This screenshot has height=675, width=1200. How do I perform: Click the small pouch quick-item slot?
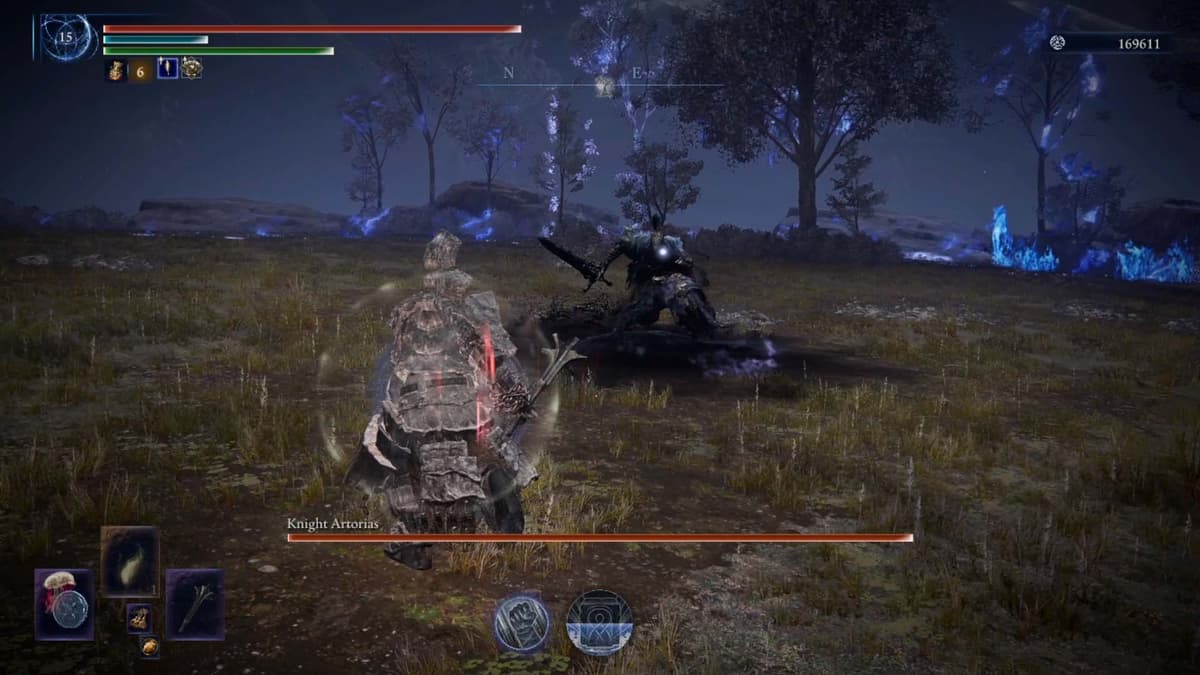138,618
